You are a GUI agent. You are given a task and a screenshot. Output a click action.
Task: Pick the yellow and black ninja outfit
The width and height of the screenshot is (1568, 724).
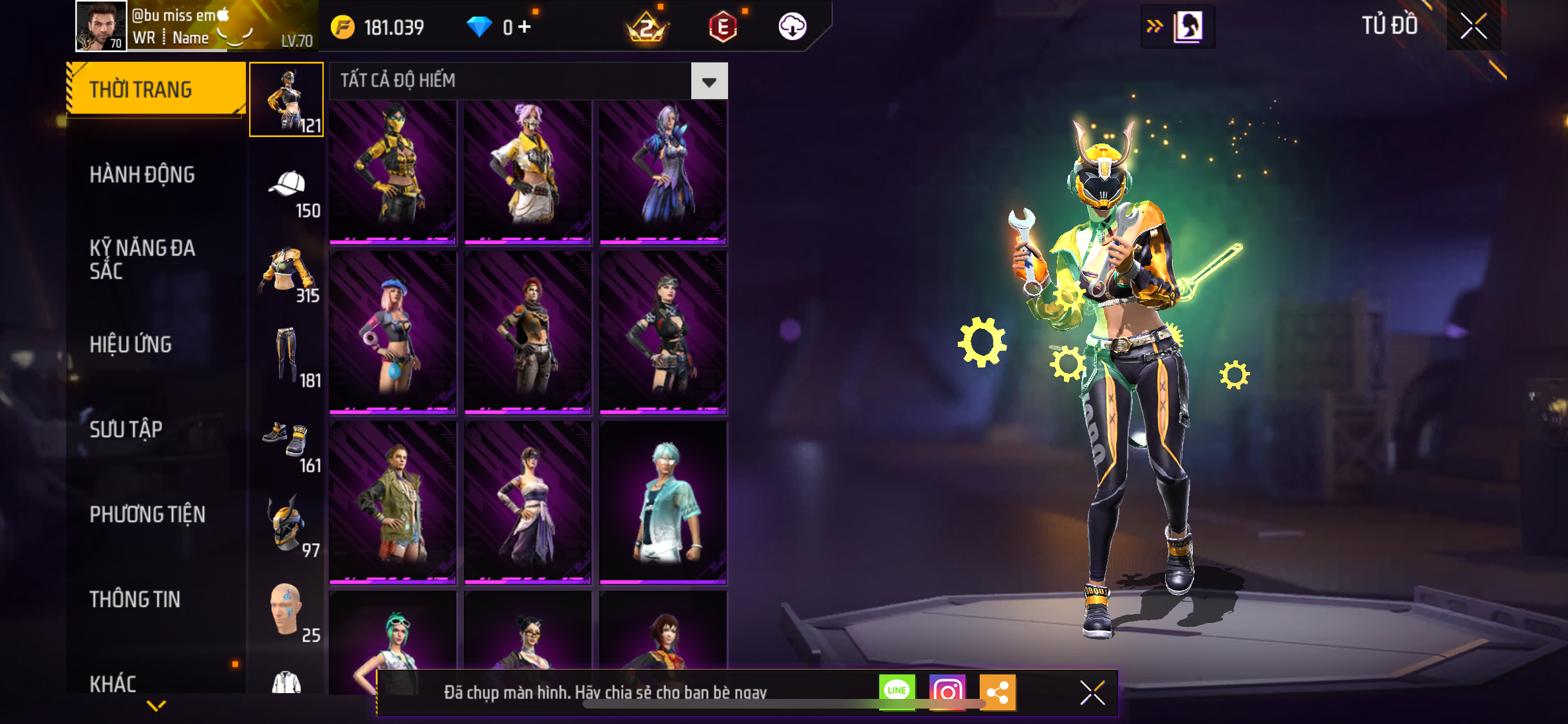pyautogui.click(x=393, y=172)
